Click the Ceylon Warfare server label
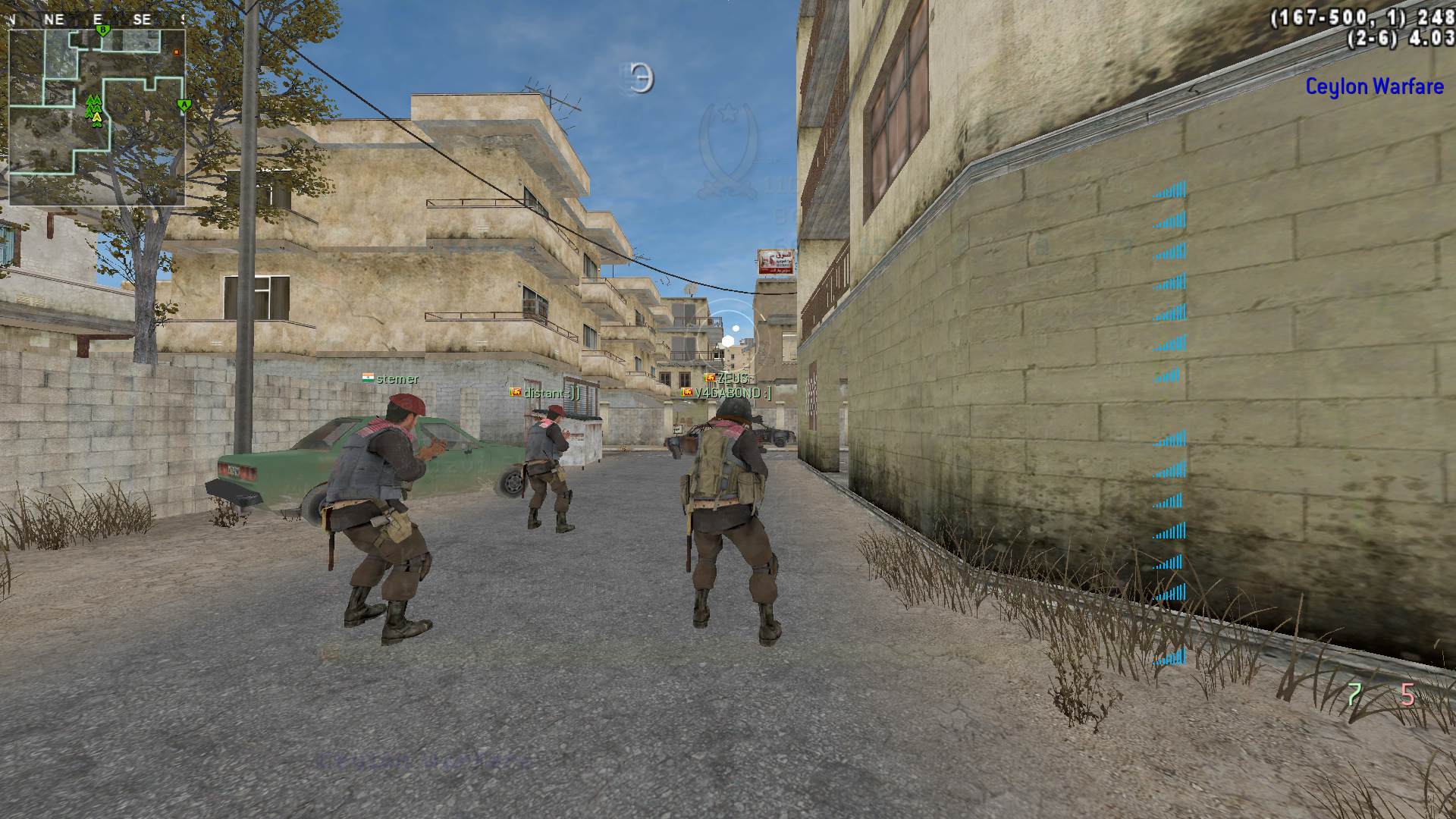The width and height of the screenshot is (1456, 819). tap(1374, 86)
